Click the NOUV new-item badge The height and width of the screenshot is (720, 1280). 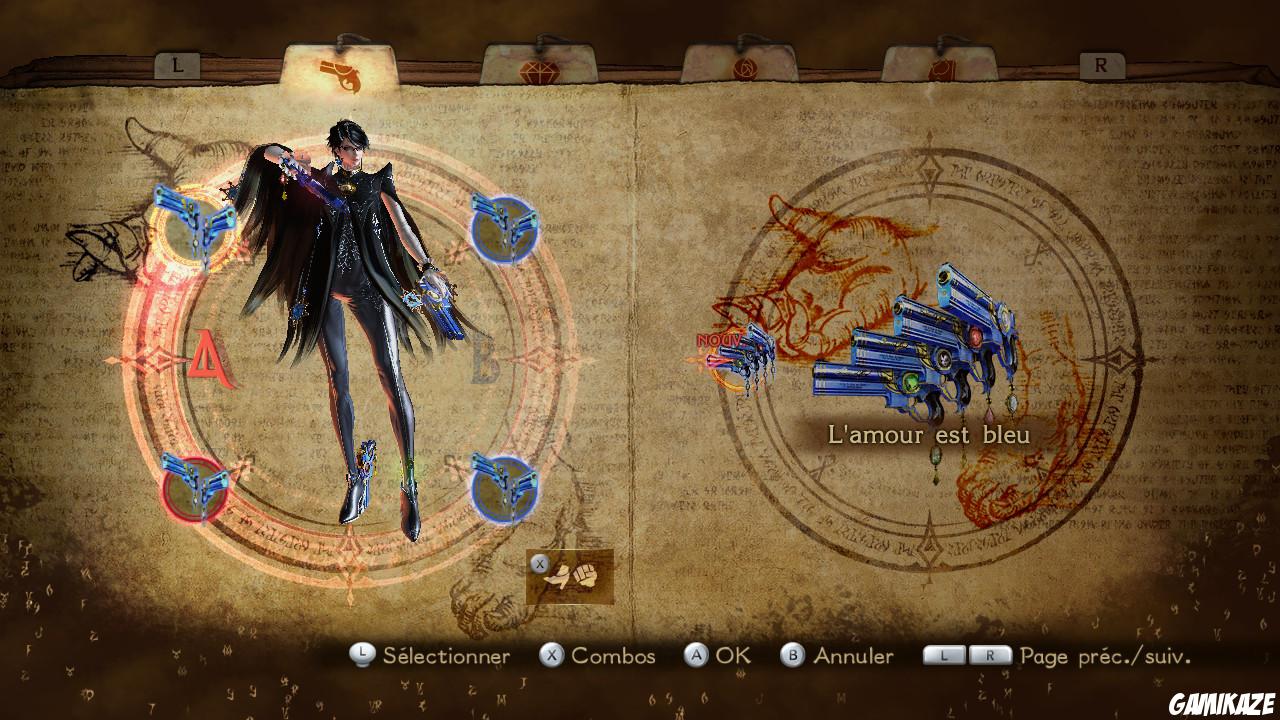716,341
